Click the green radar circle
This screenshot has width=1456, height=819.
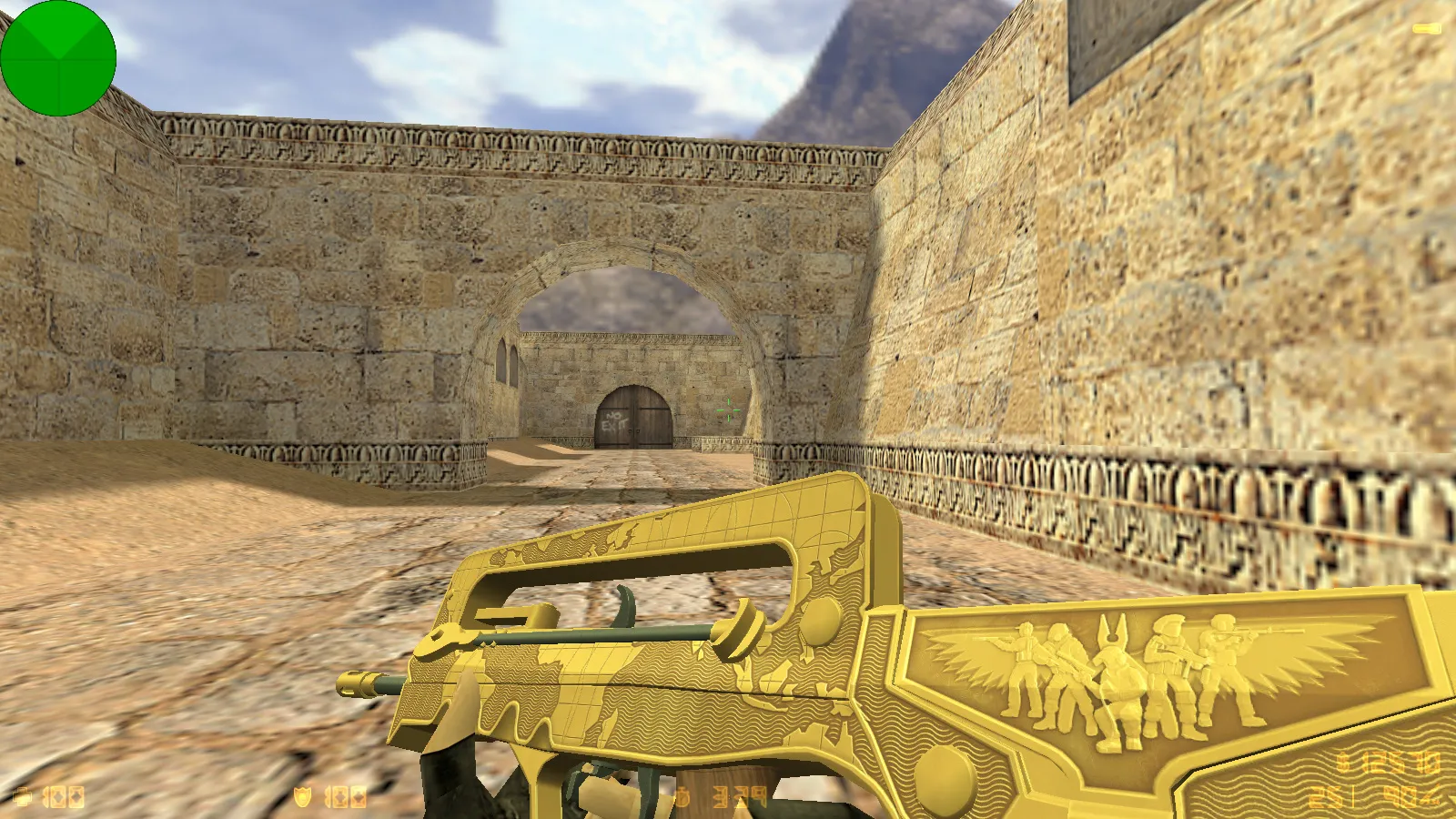coord(58,58)
